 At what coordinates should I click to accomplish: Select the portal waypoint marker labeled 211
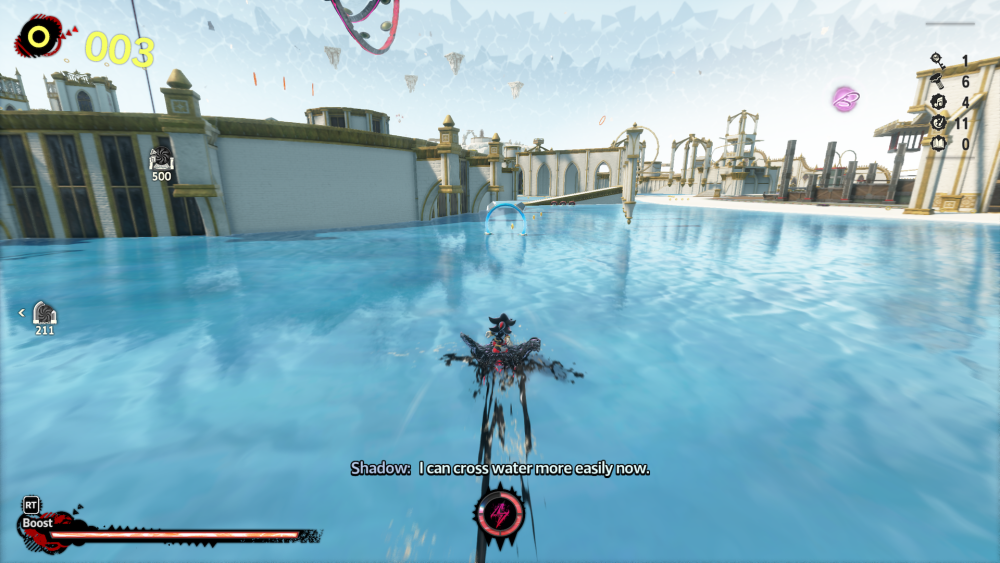(45, 313)
